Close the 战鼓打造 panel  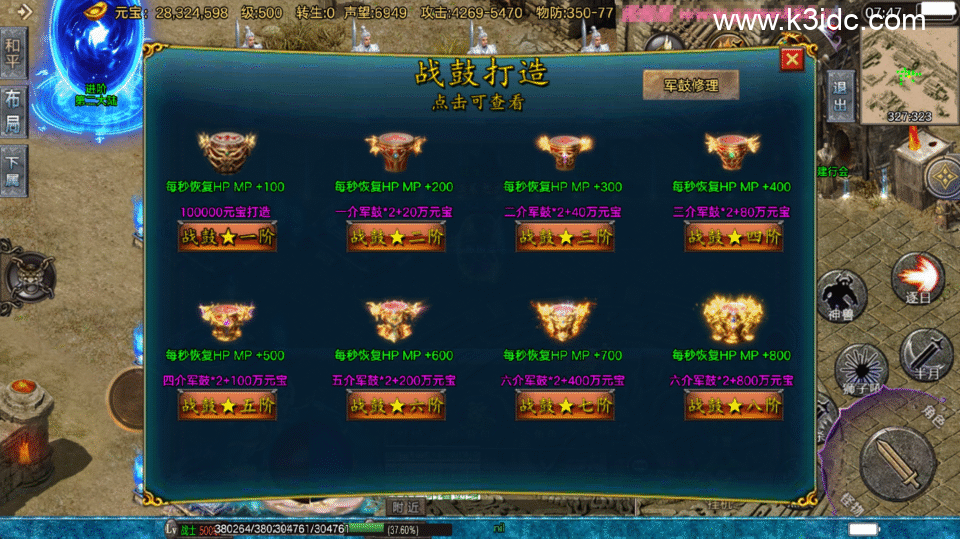(x=792, y=60)
